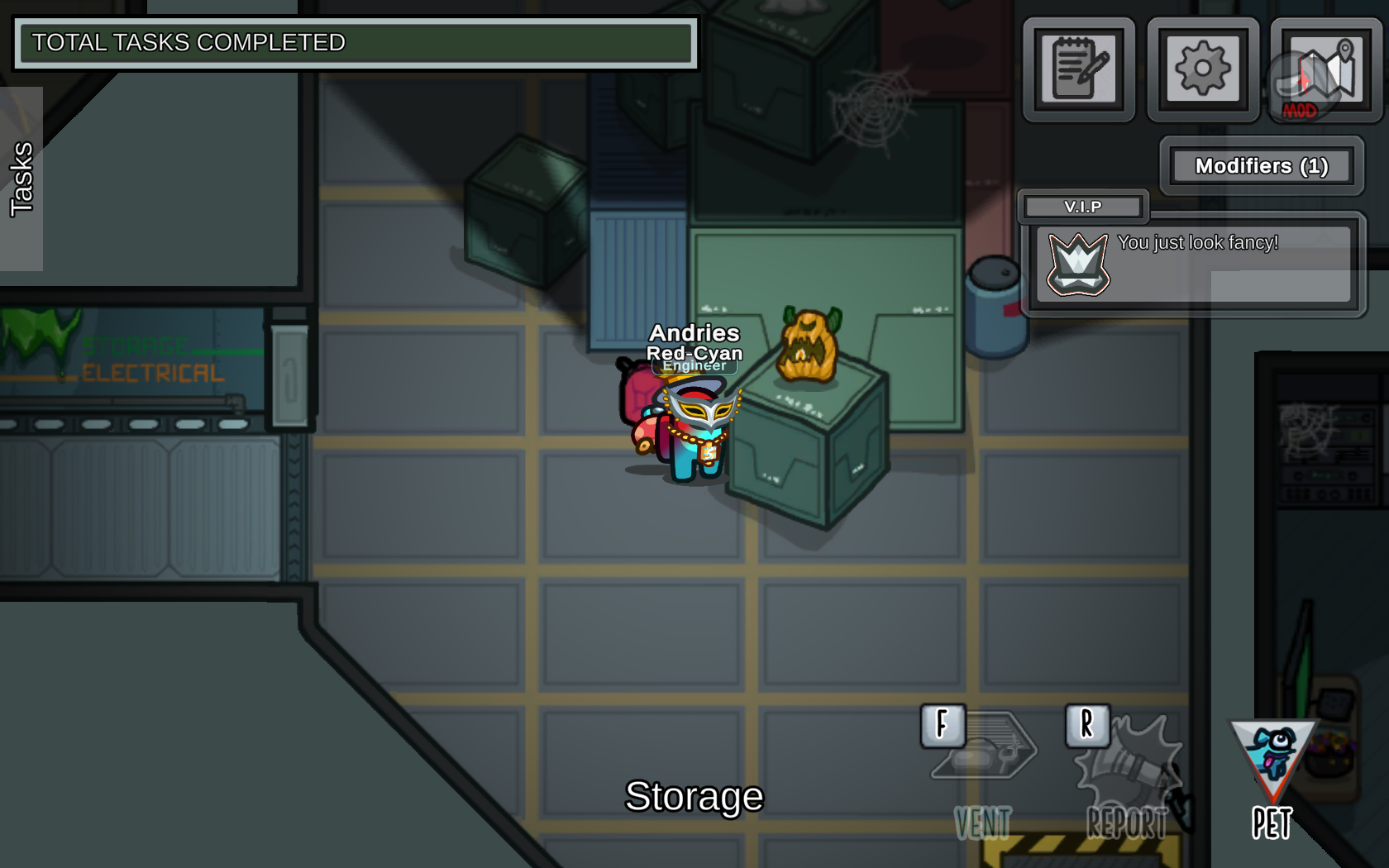This screenshot has width=1389, height=868.
Task: Click the V.I.P crown modifier icon
Action: (x=1078, y=264)
